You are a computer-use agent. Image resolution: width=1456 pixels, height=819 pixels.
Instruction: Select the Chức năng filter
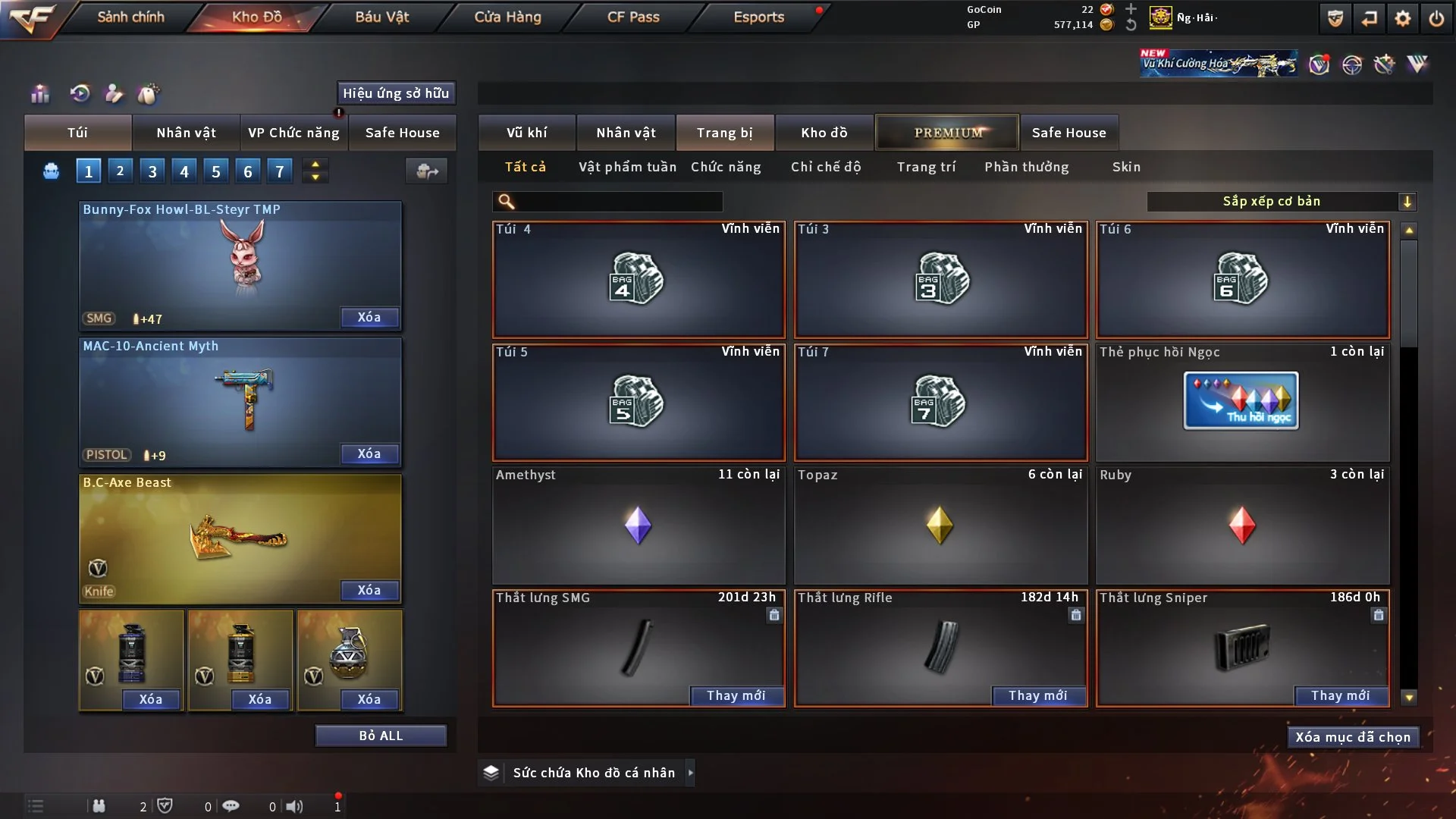(x=726, y=167)
